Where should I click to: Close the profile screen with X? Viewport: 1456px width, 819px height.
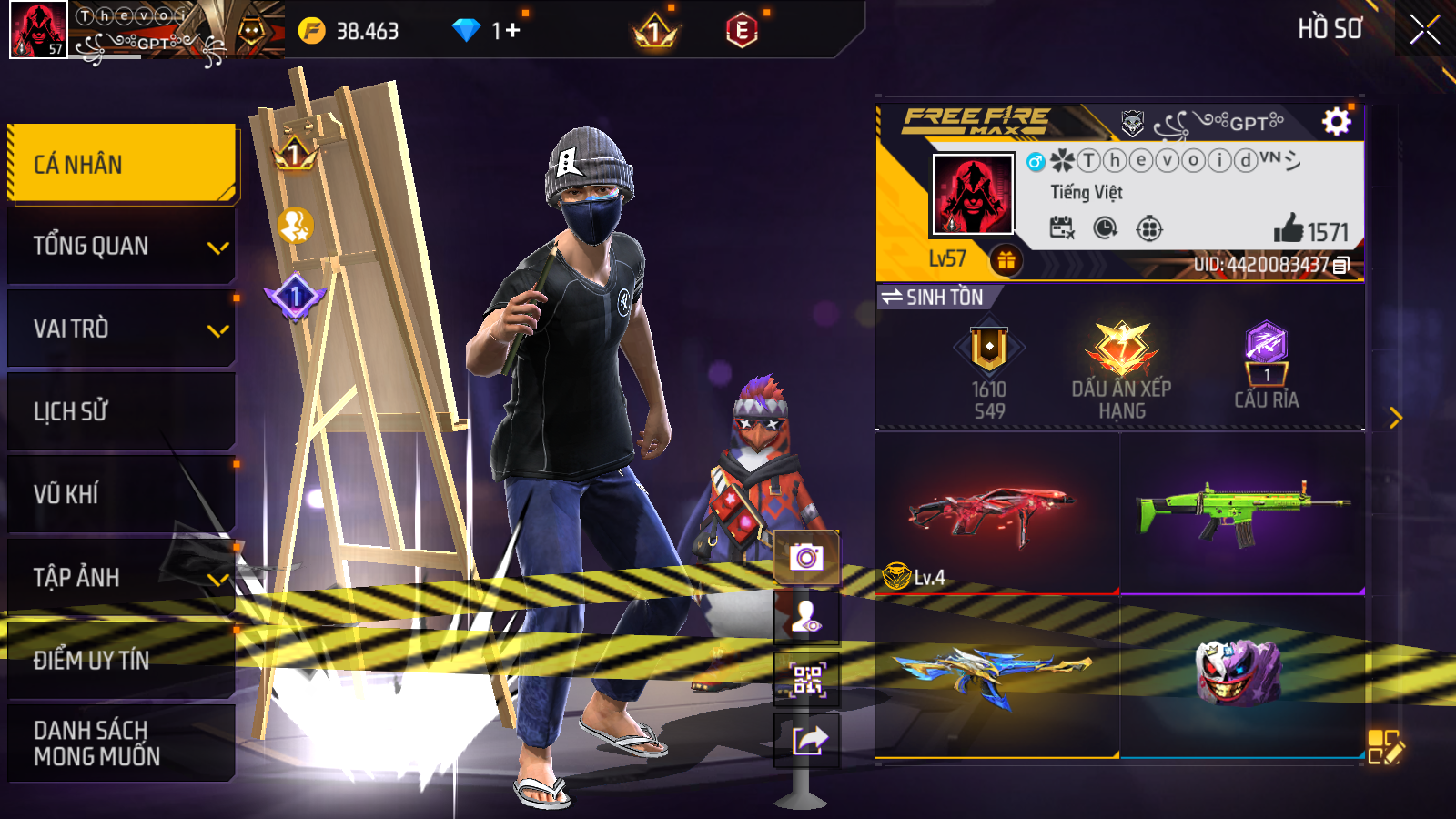pyautogui.click(x=1424, y=29)
